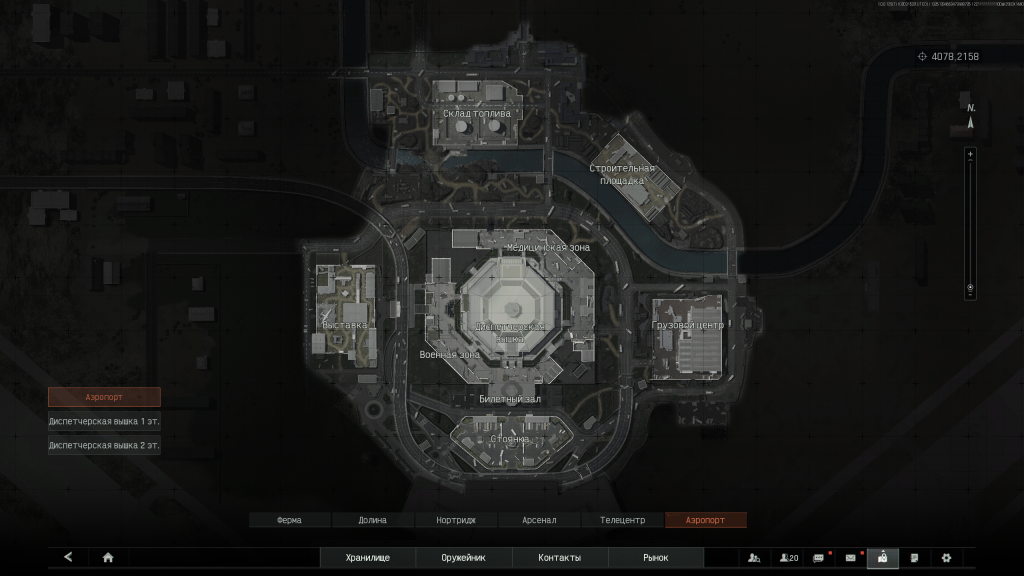Switch to the Ферма map tab

click(x=289, y=520)
